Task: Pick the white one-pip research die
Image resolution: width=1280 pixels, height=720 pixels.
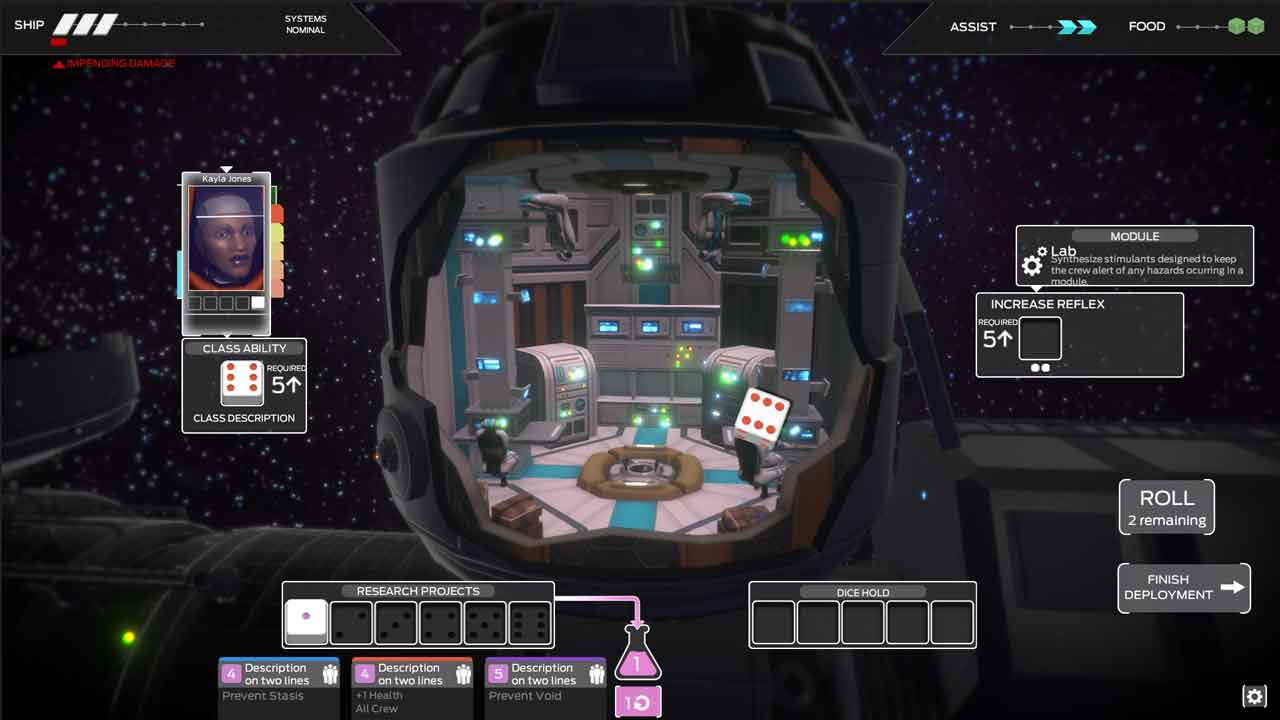Action: (306, 623)
